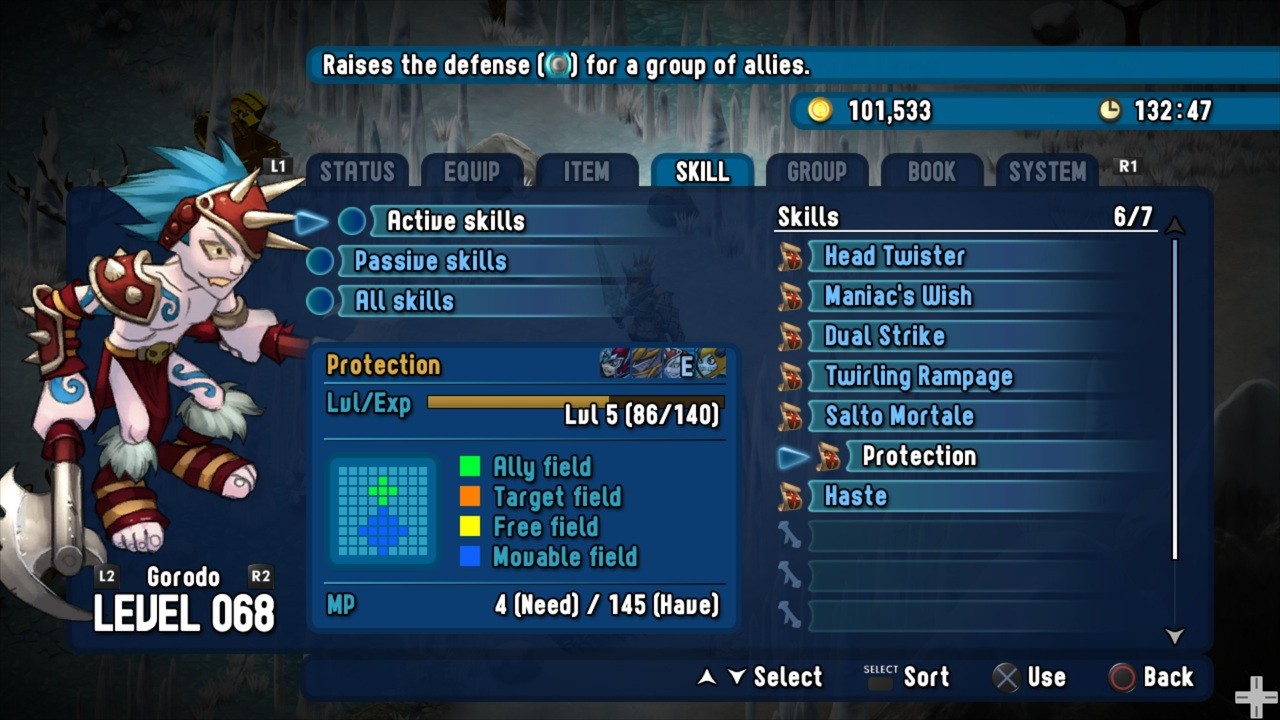Select the Haste skill
The image size is (1280, 720).
coord(855,496)
